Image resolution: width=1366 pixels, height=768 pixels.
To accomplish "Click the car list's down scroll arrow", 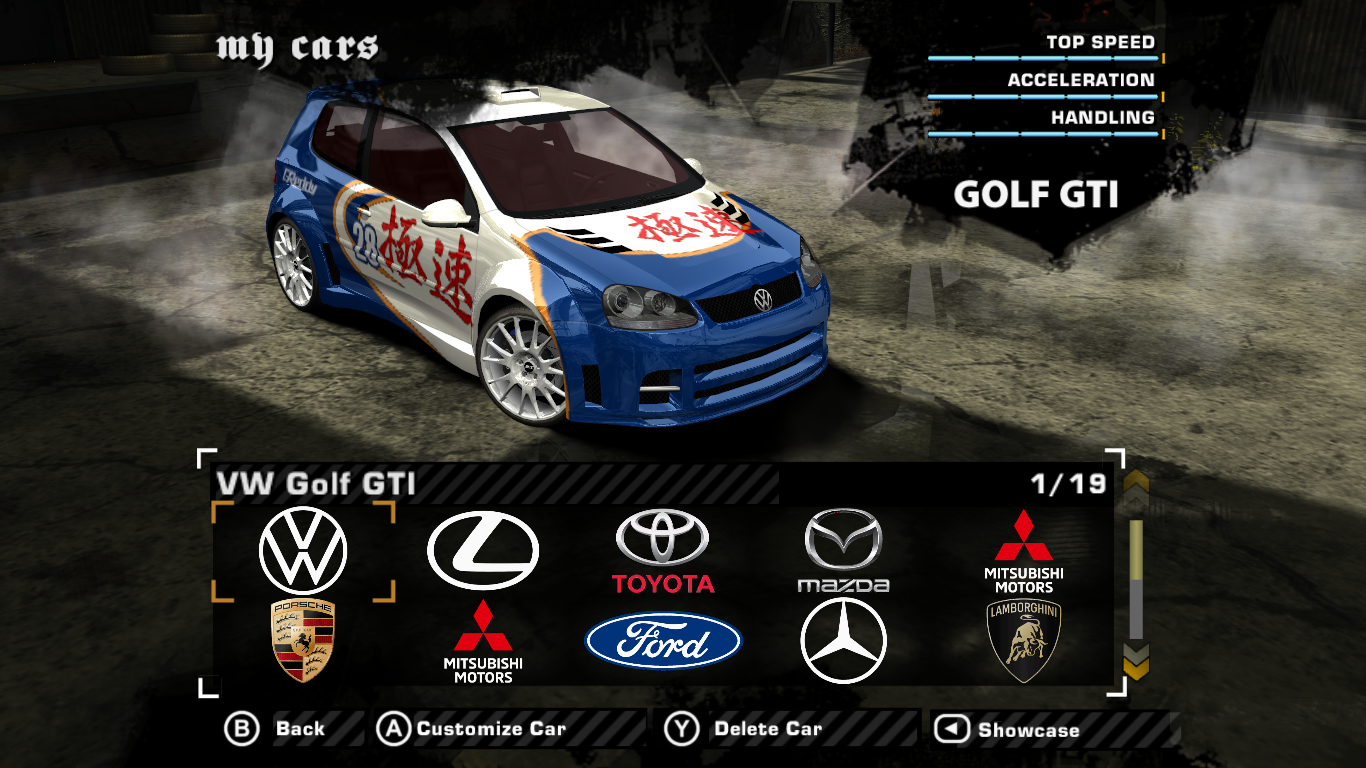I will click(1136, 661).
